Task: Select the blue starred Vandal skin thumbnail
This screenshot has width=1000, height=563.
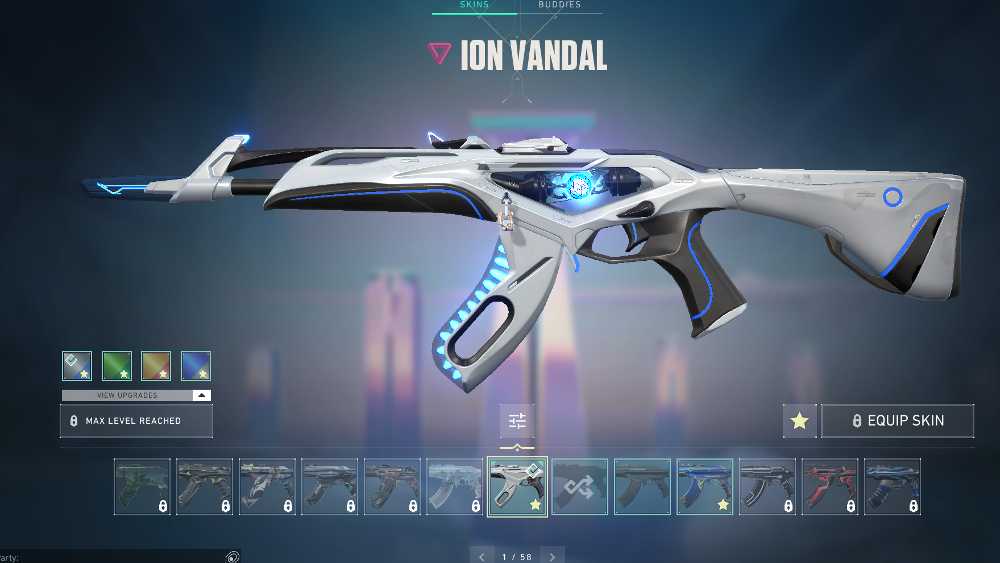Action: [x=705, y=487]
